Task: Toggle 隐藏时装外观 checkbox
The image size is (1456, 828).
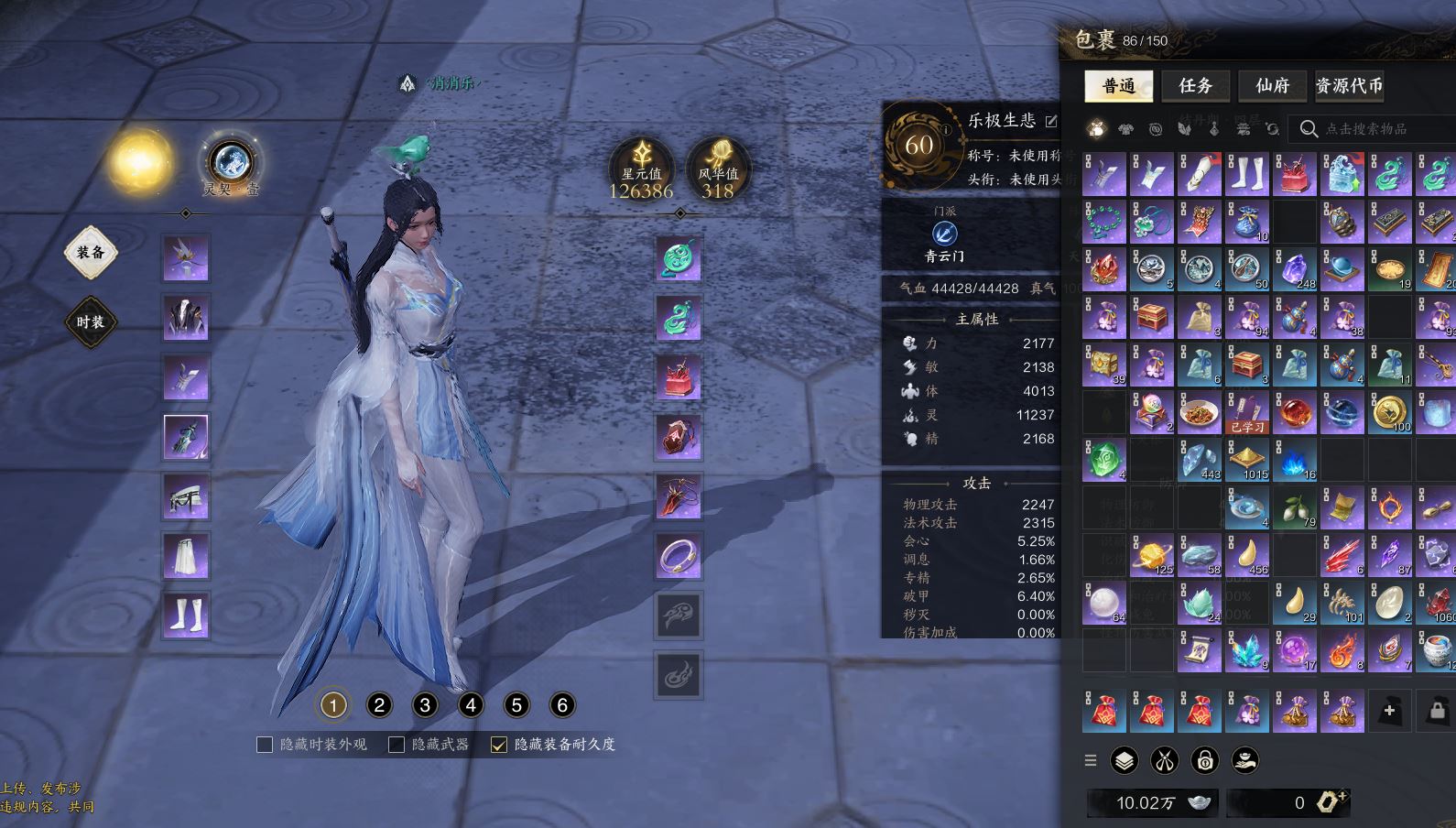Action: pos(266,745)
